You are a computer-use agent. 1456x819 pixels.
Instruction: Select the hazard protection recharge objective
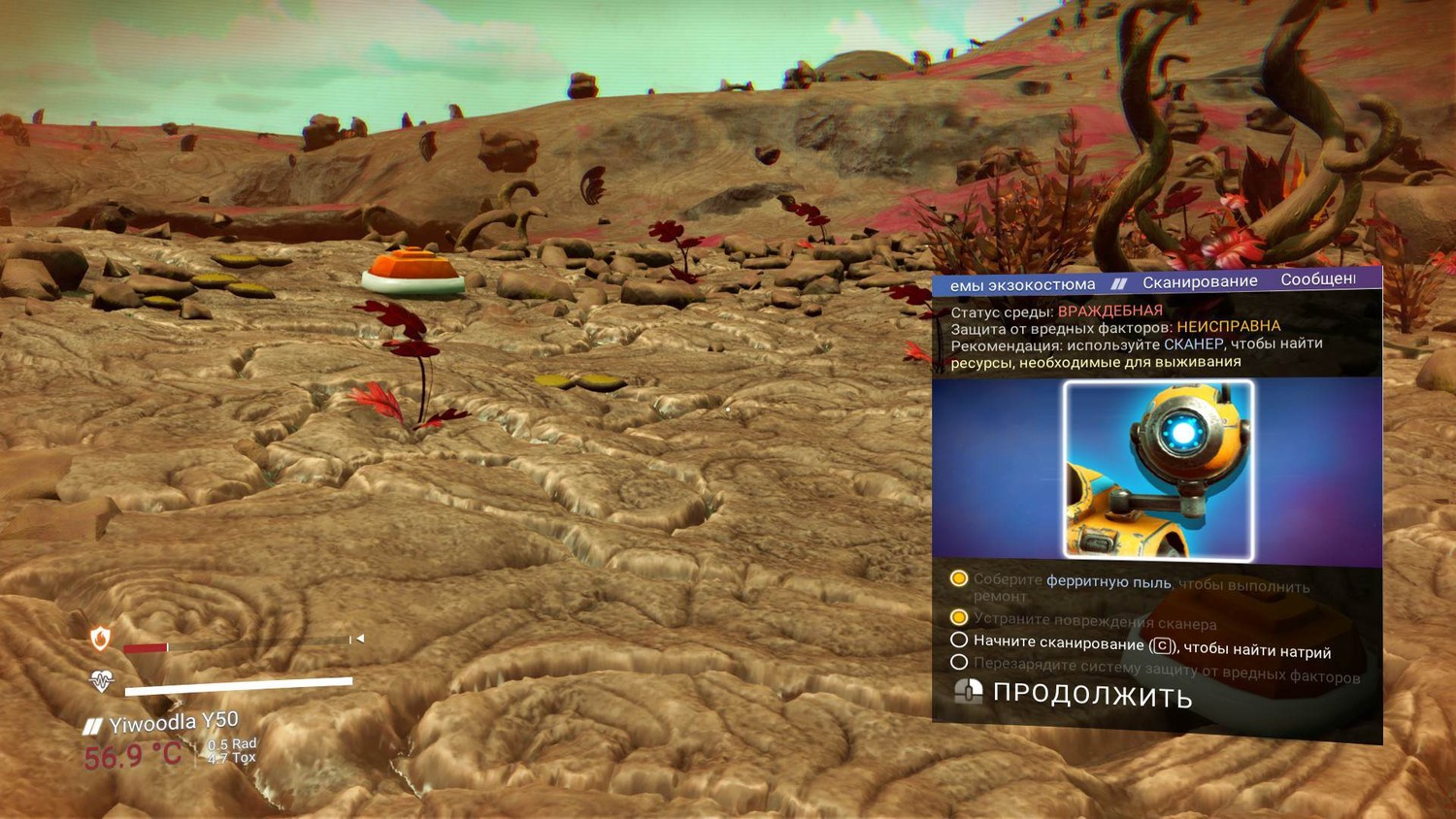(x=1165, y=671)
